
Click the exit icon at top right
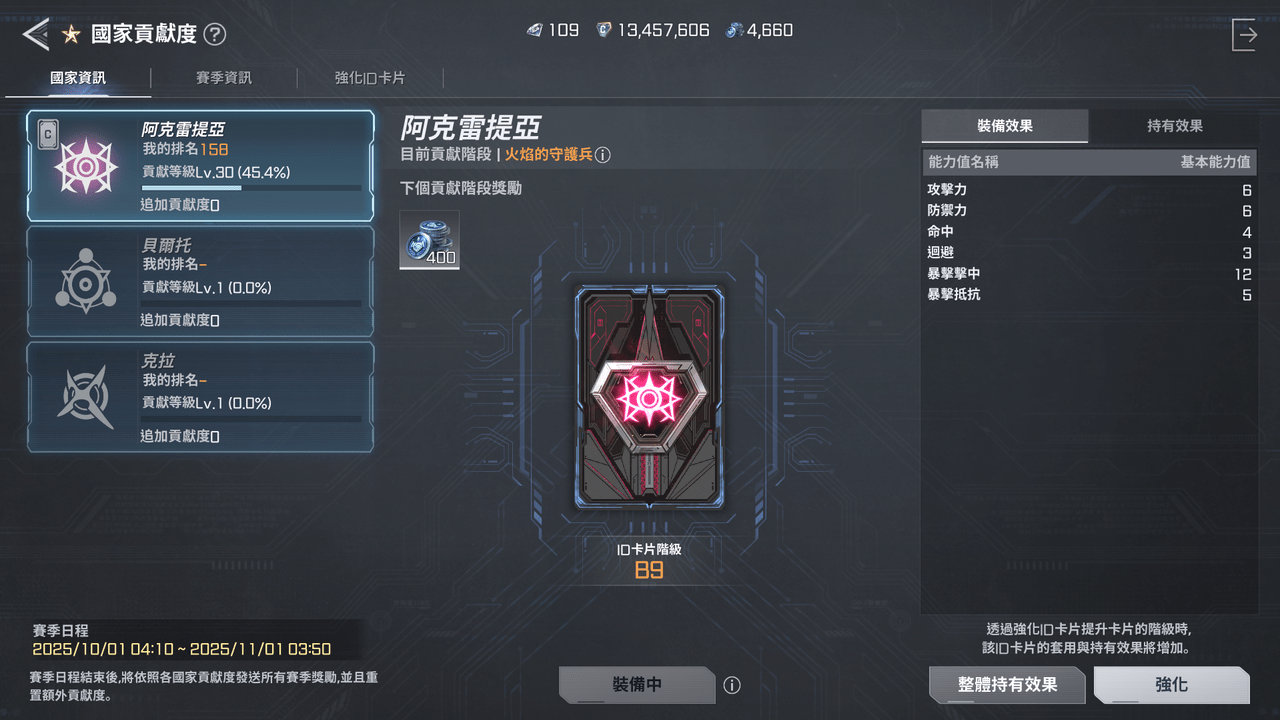[x=1245, y=33]
